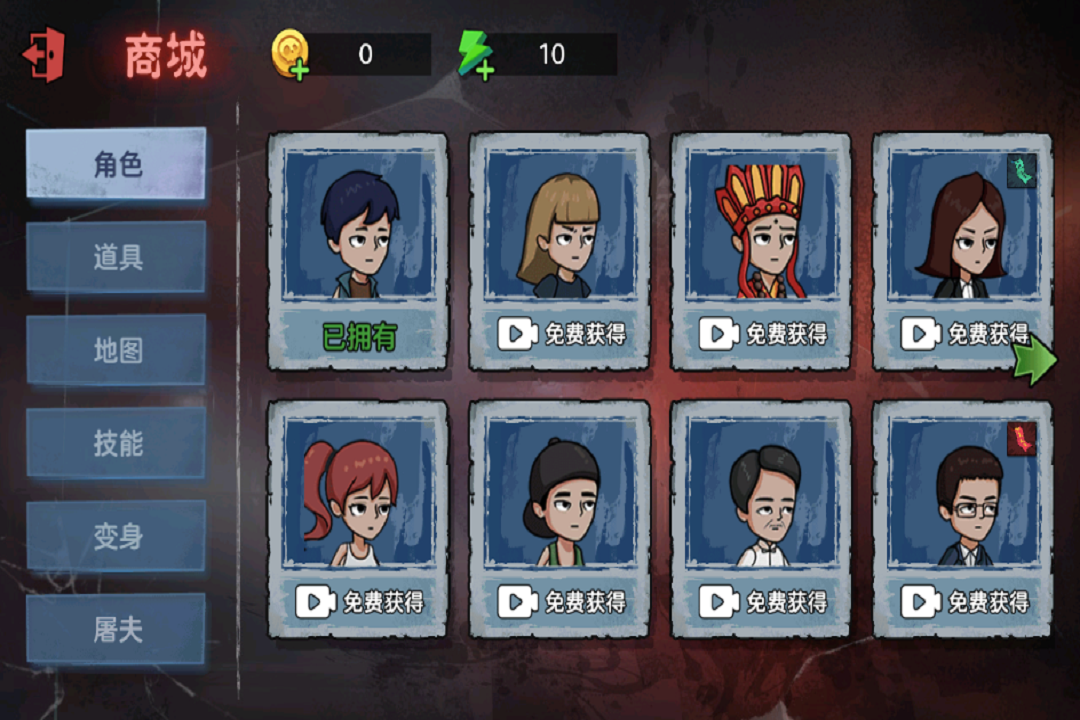Screen dimensions: 1080x720
Task: Select the 屠夫 category tab
Action: [x=116, y=630]
